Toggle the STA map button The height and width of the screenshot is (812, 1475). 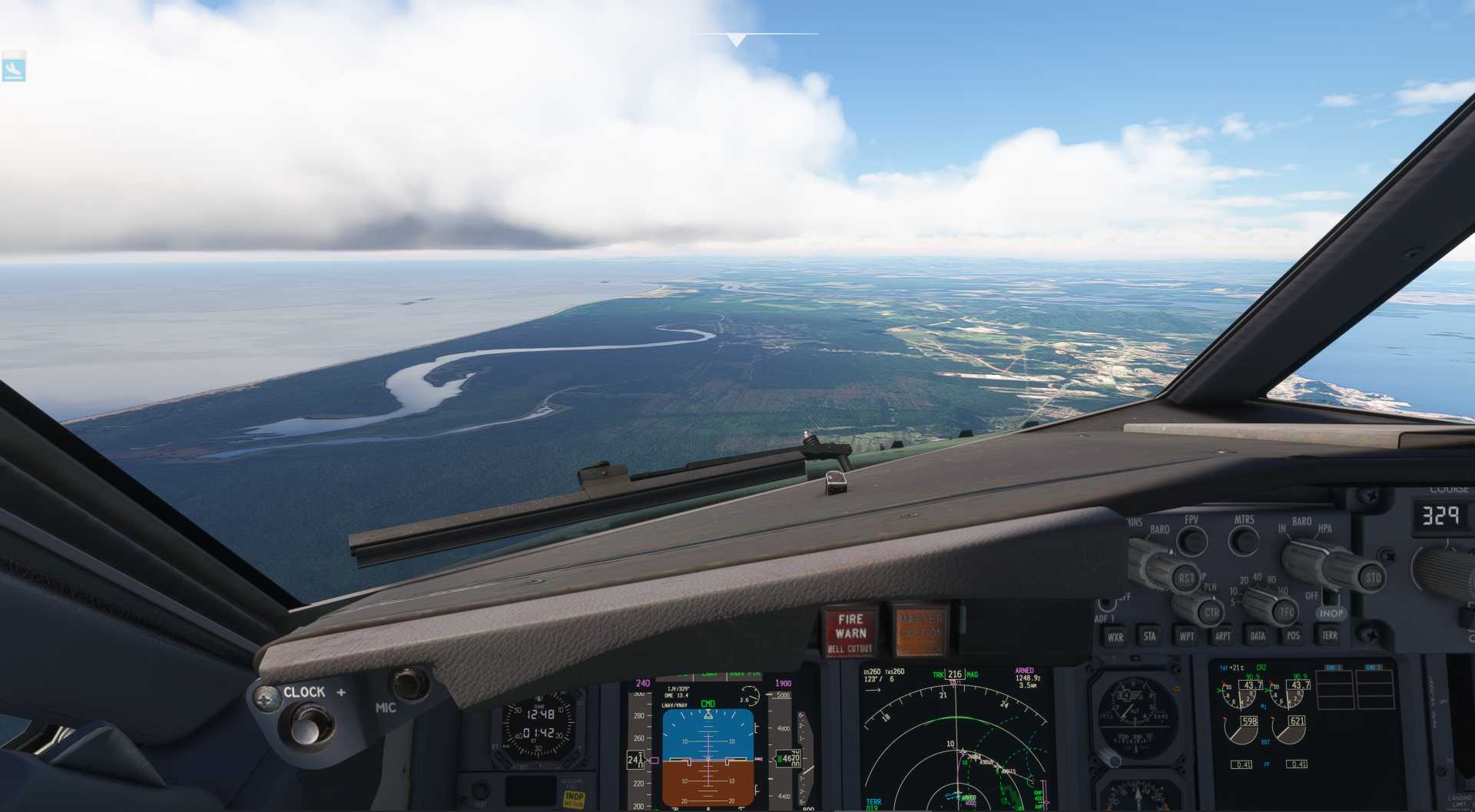tap(1149, 636)
